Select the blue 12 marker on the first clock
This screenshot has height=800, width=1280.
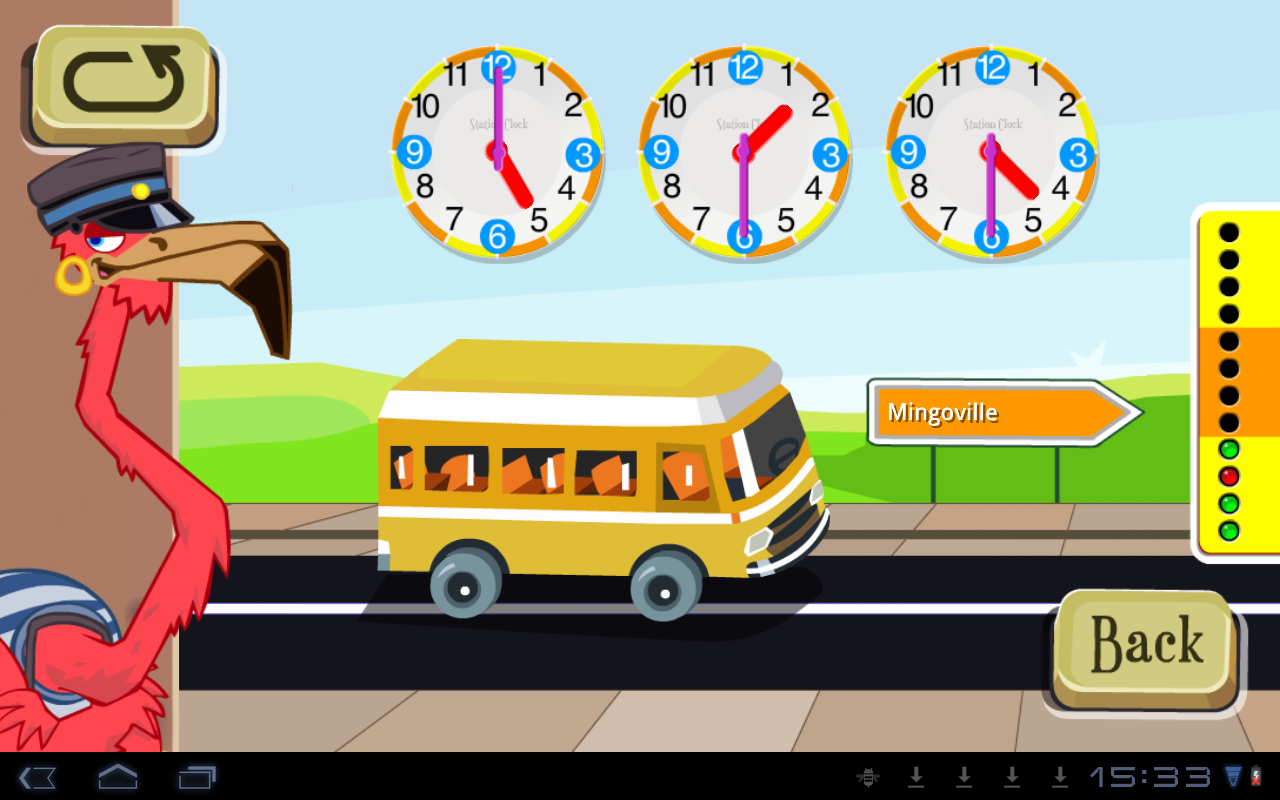pyautogui.click(x=497, y=67)
